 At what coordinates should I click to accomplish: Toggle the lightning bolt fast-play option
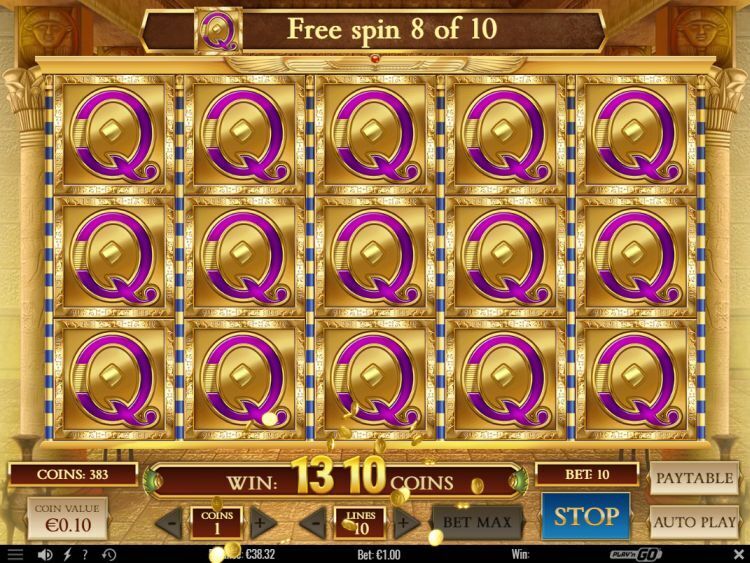(x=66, y=554)
